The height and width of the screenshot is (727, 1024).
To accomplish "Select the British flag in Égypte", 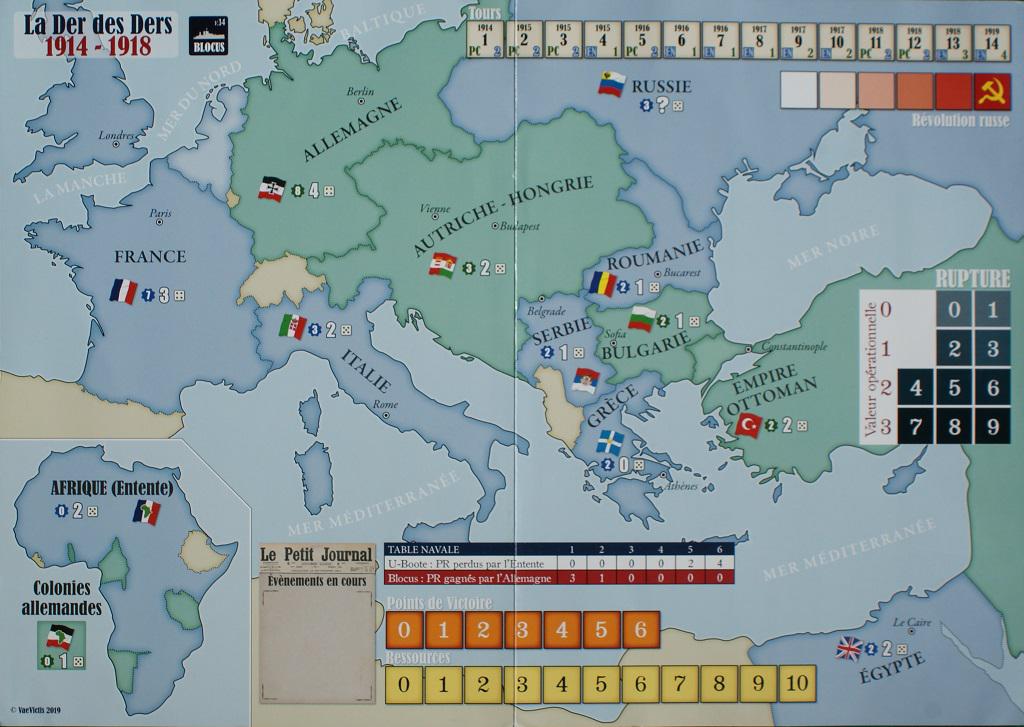I will (849, 648).
